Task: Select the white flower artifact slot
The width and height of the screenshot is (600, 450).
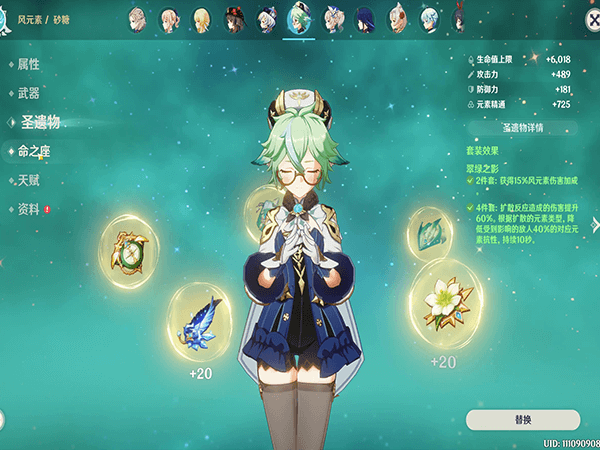Action: pyautogui.click(x=441, y=298)
